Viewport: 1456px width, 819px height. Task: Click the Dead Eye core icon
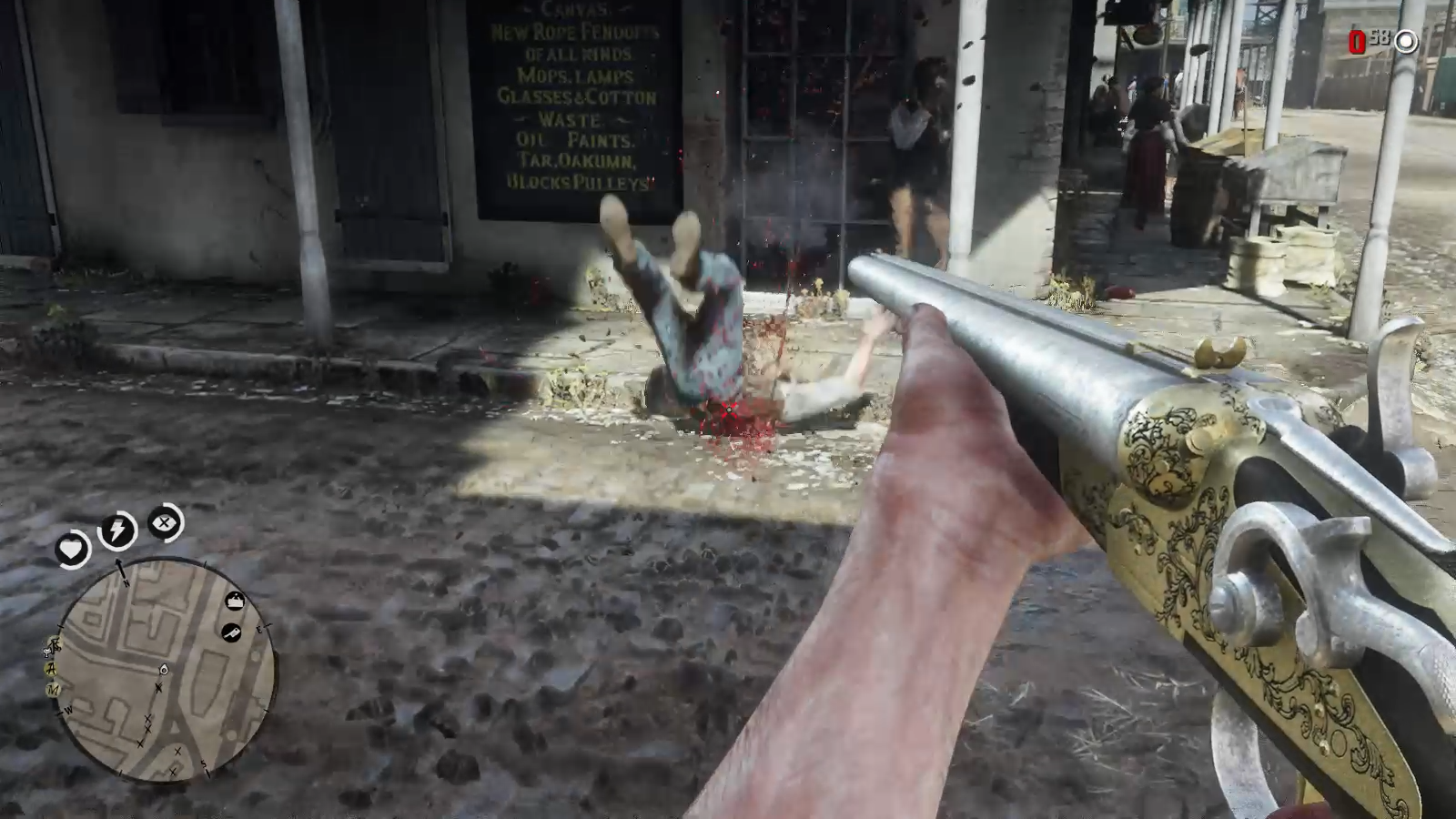pos(165,523)
